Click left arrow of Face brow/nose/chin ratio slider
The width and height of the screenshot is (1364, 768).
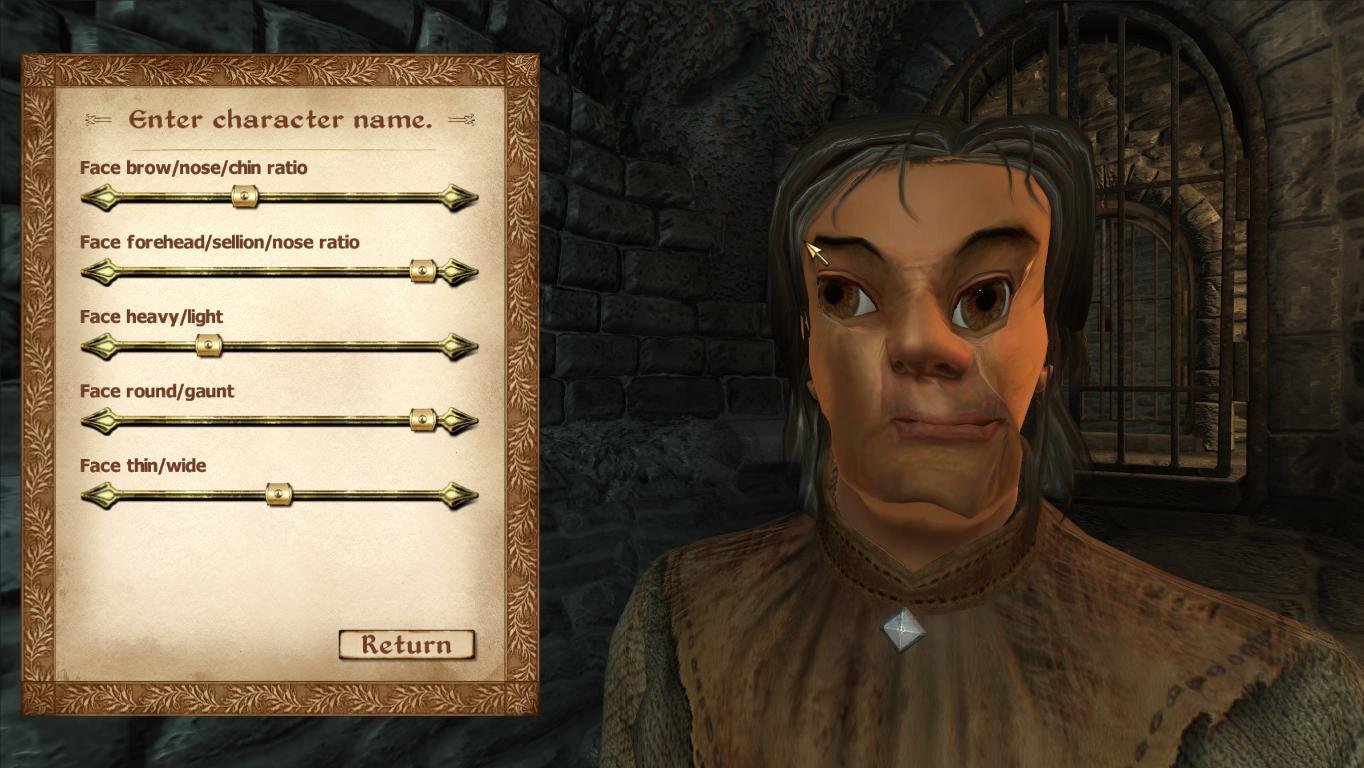pos(98,197)
